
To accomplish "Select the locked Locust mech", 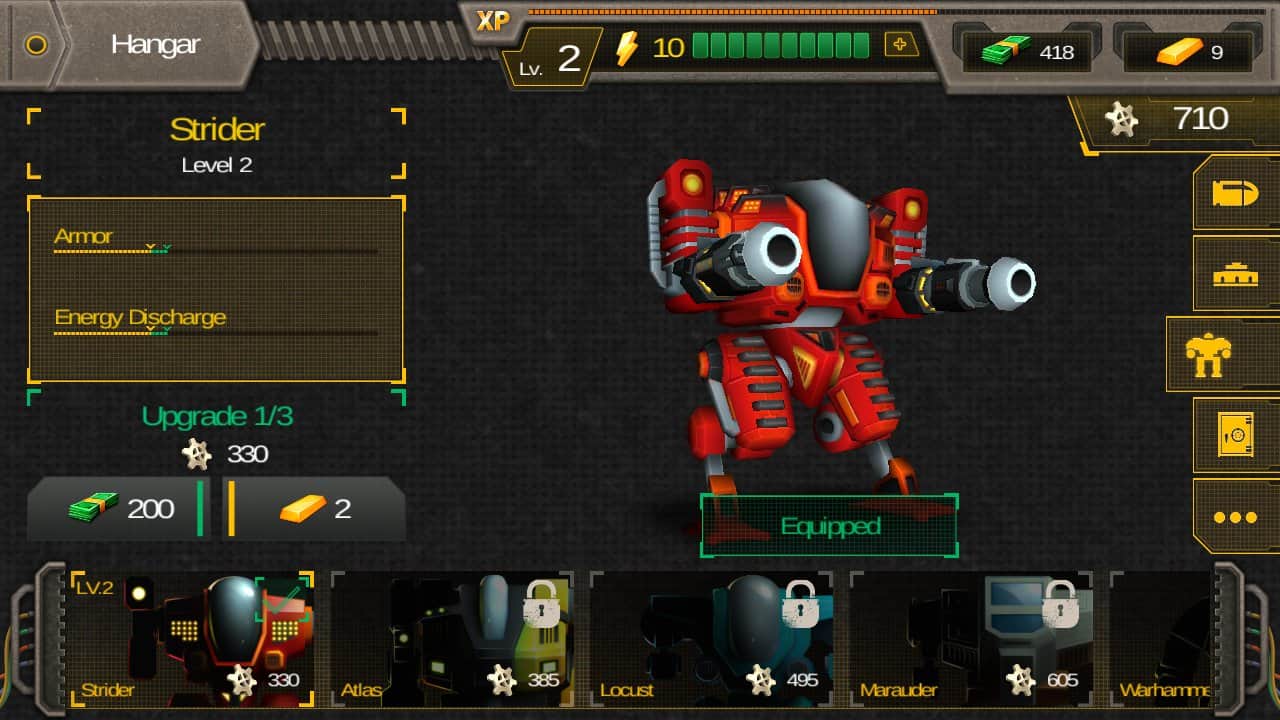I will [711, 638].
